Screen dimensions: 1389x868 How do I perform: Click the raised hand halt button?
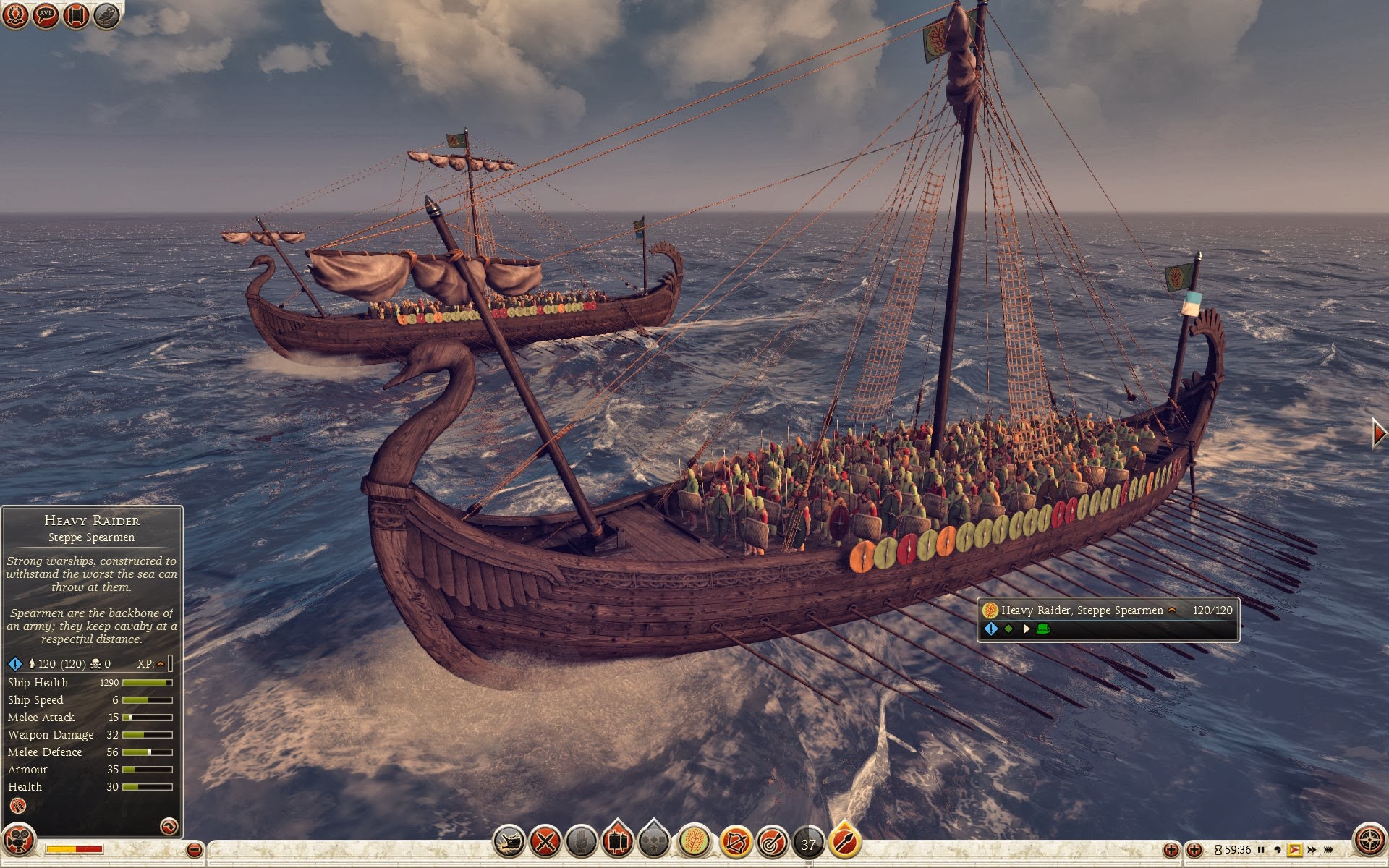click(581, 842)
